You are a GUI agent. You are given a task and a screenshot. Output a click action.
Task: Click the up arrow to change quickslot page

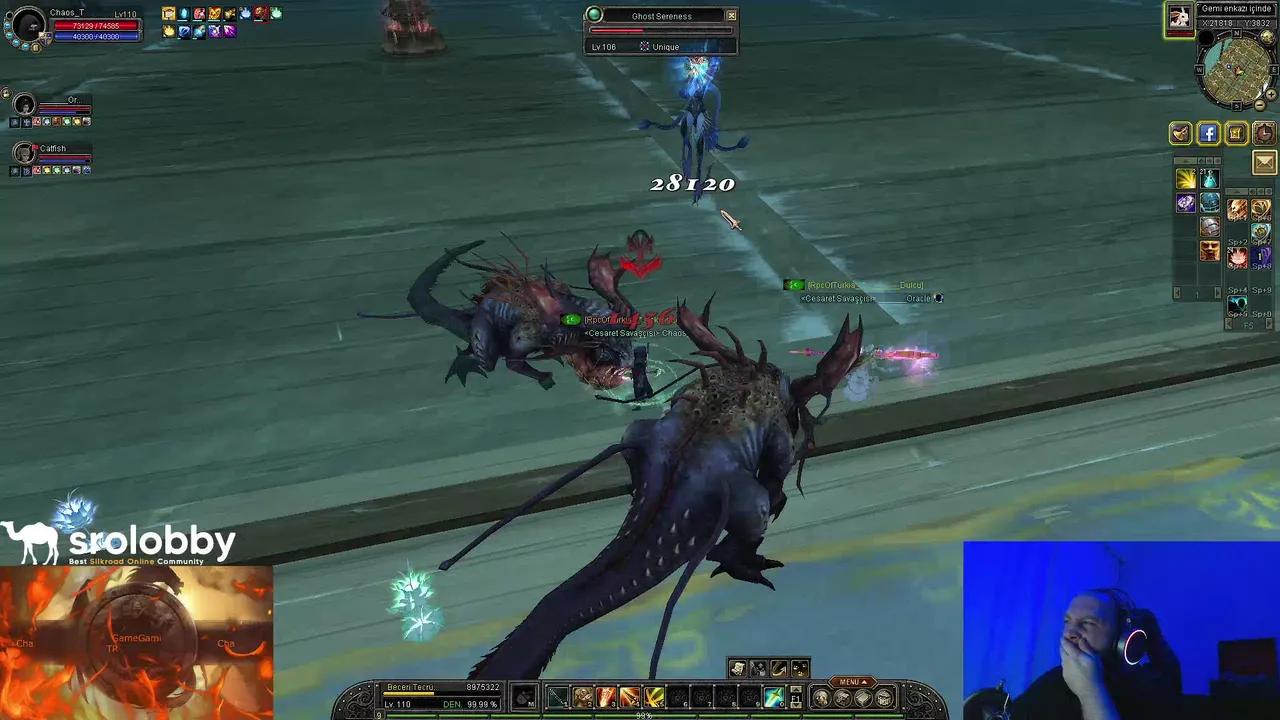click(x=796, y=688)
